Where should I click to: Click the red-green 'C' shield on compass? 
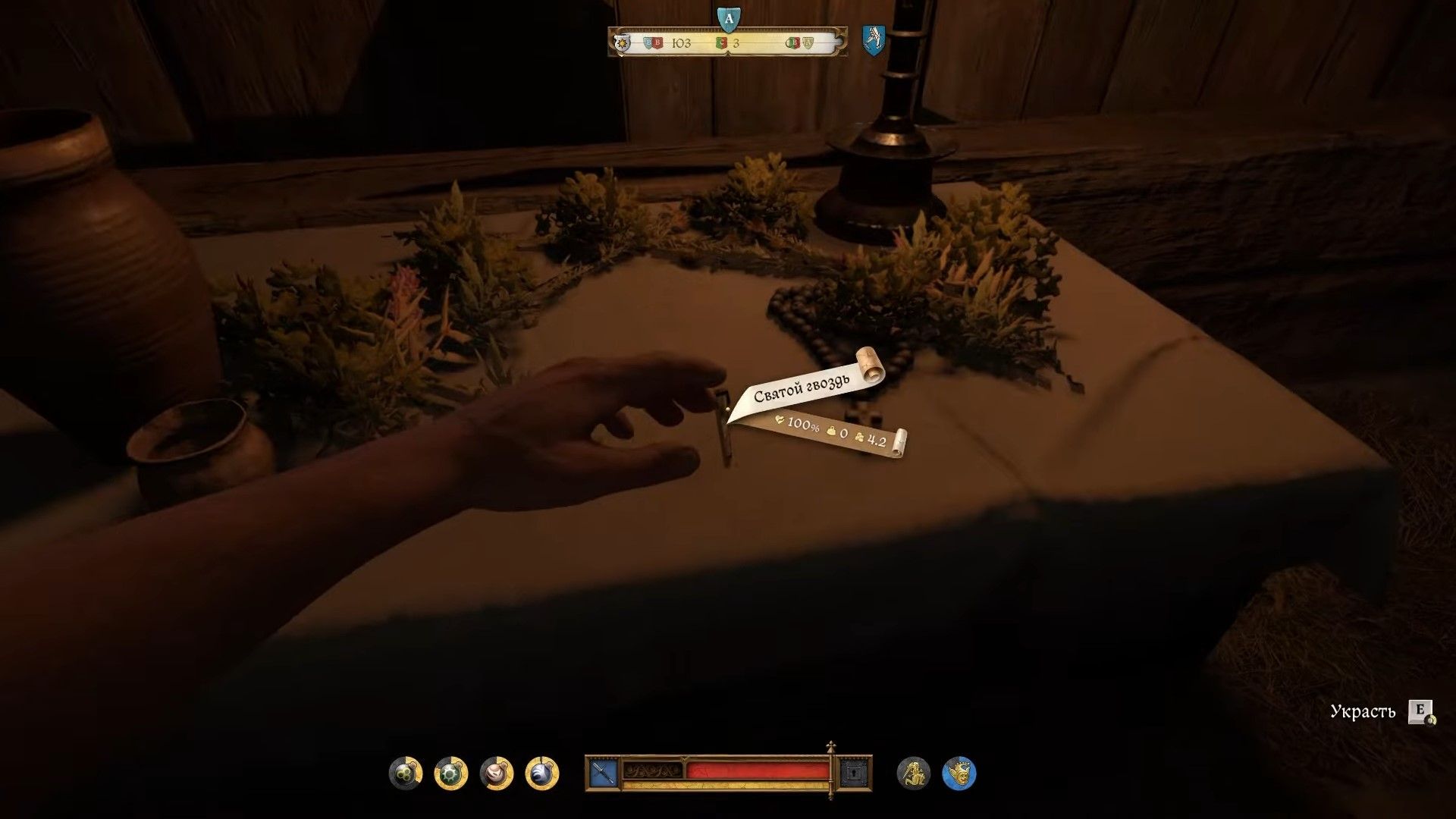click(x=722, y=42)
